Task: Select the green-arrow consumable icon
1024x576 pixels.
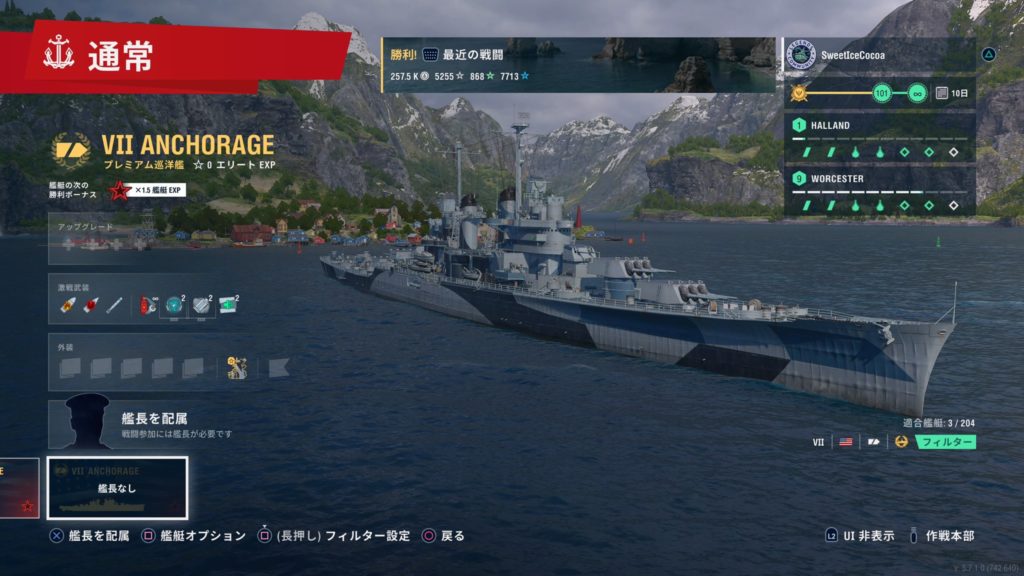Action: 228,304
